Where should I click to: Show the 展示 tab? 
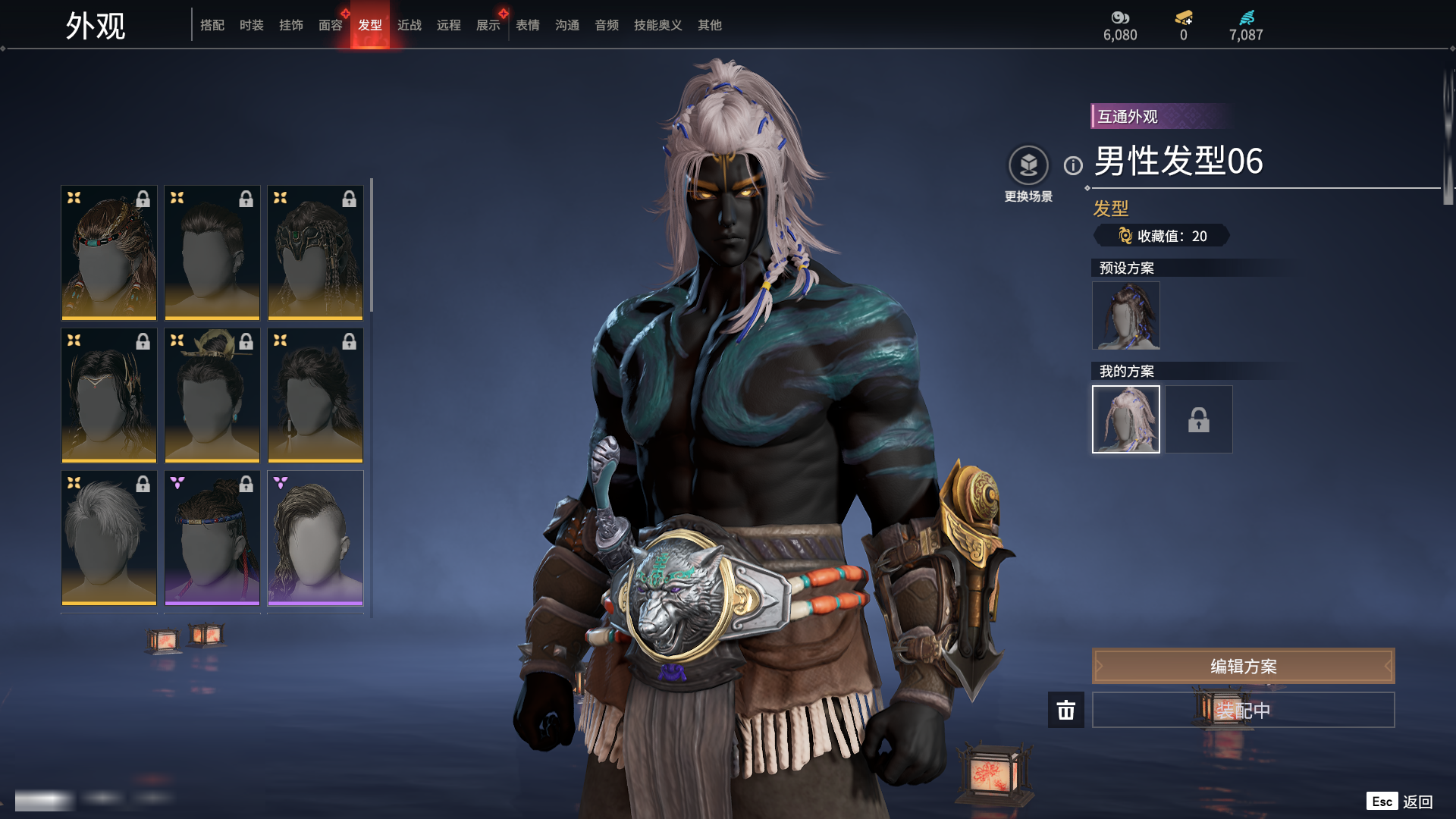coord(488,25)
